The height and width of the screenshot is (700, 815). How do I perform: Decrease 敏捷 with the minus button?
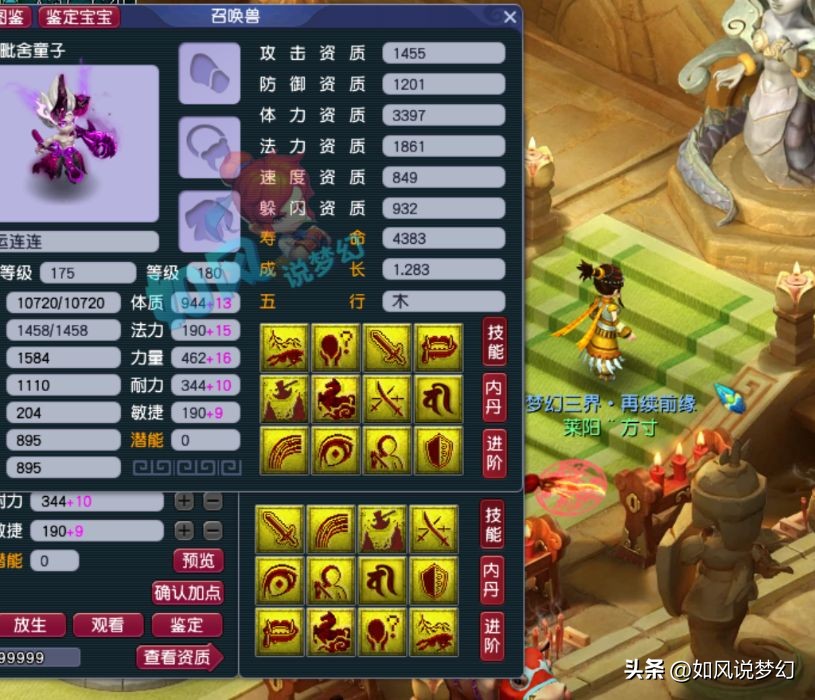click(x=212, y=530)
